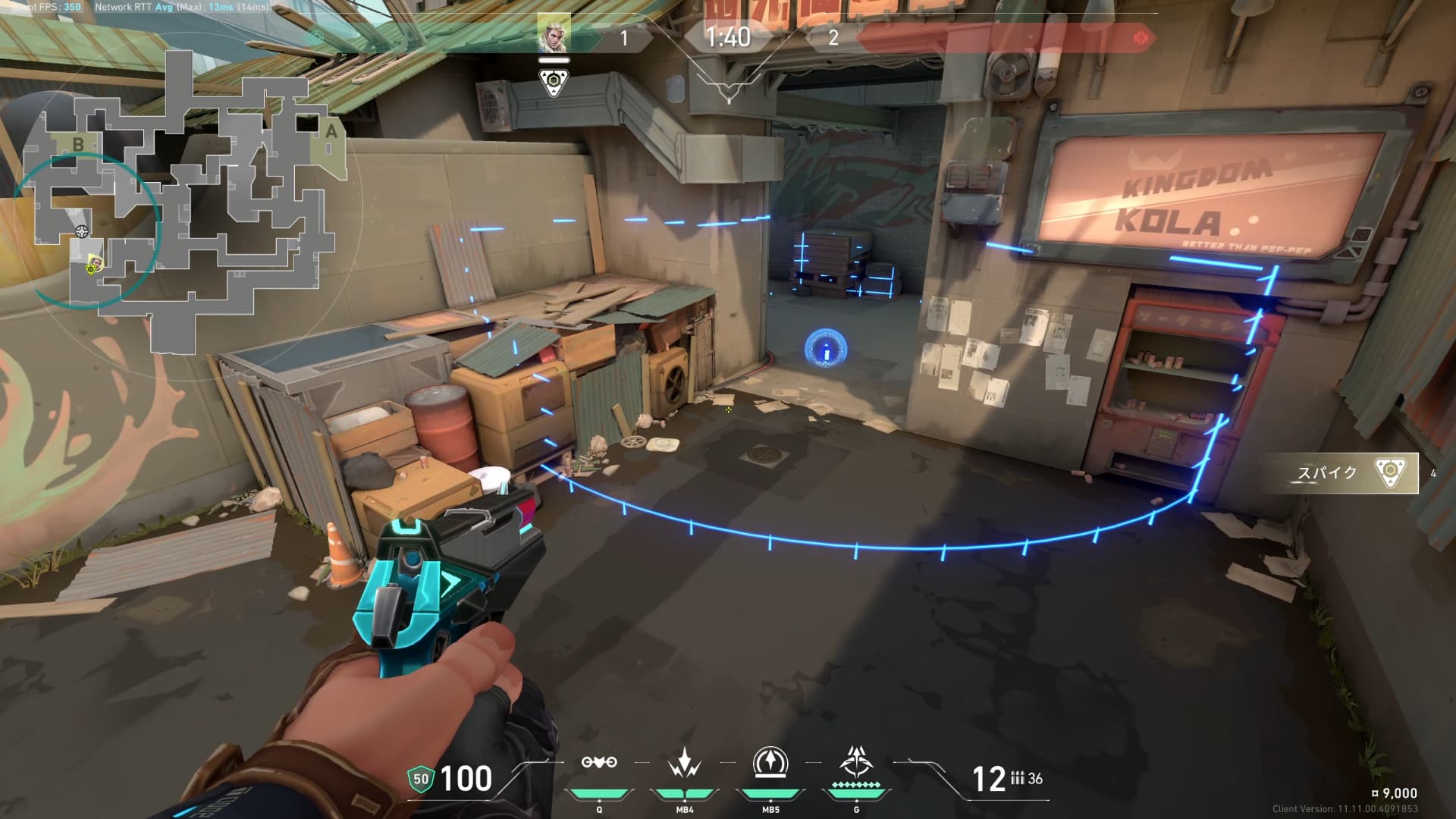Click the A site label on the minimap
Screen dimensions: 1456x819
(331, 132)
